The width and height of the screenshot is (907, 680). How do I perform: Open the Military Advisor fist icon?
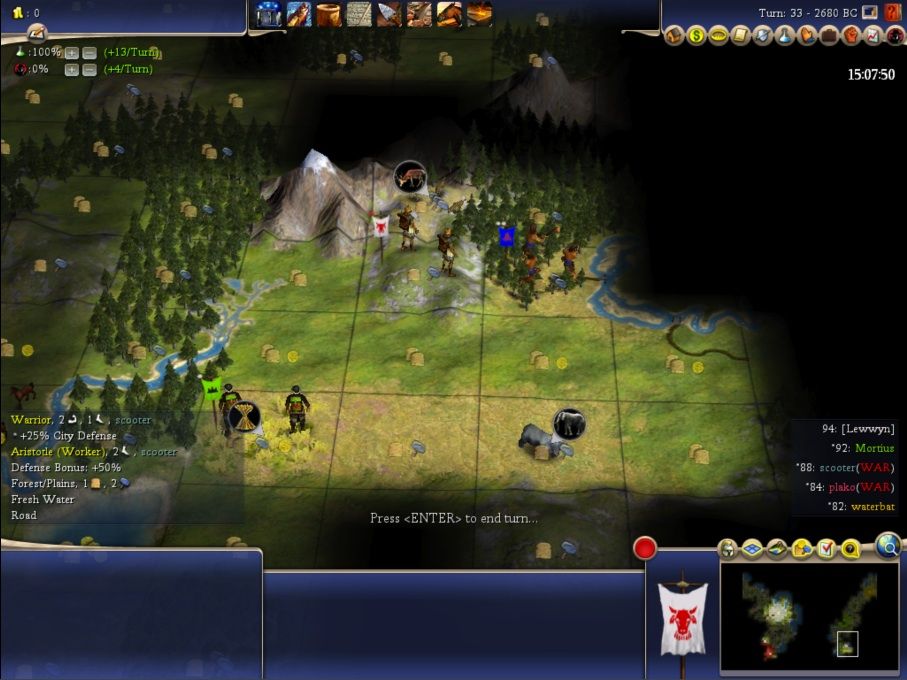pyautogui.click(x=850, y=36)
